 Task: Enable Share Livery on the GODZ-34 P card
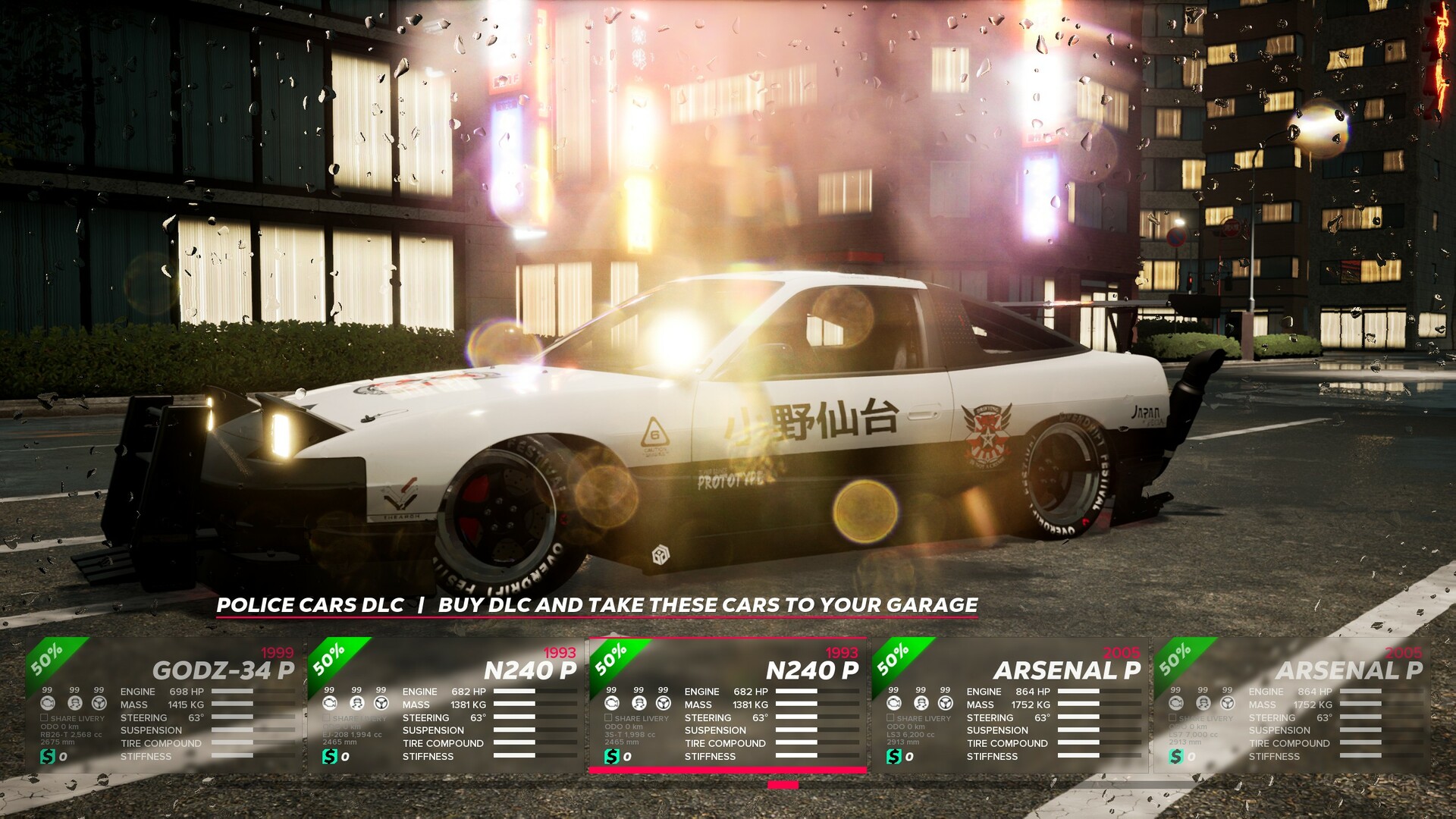[x=44, y=718]
